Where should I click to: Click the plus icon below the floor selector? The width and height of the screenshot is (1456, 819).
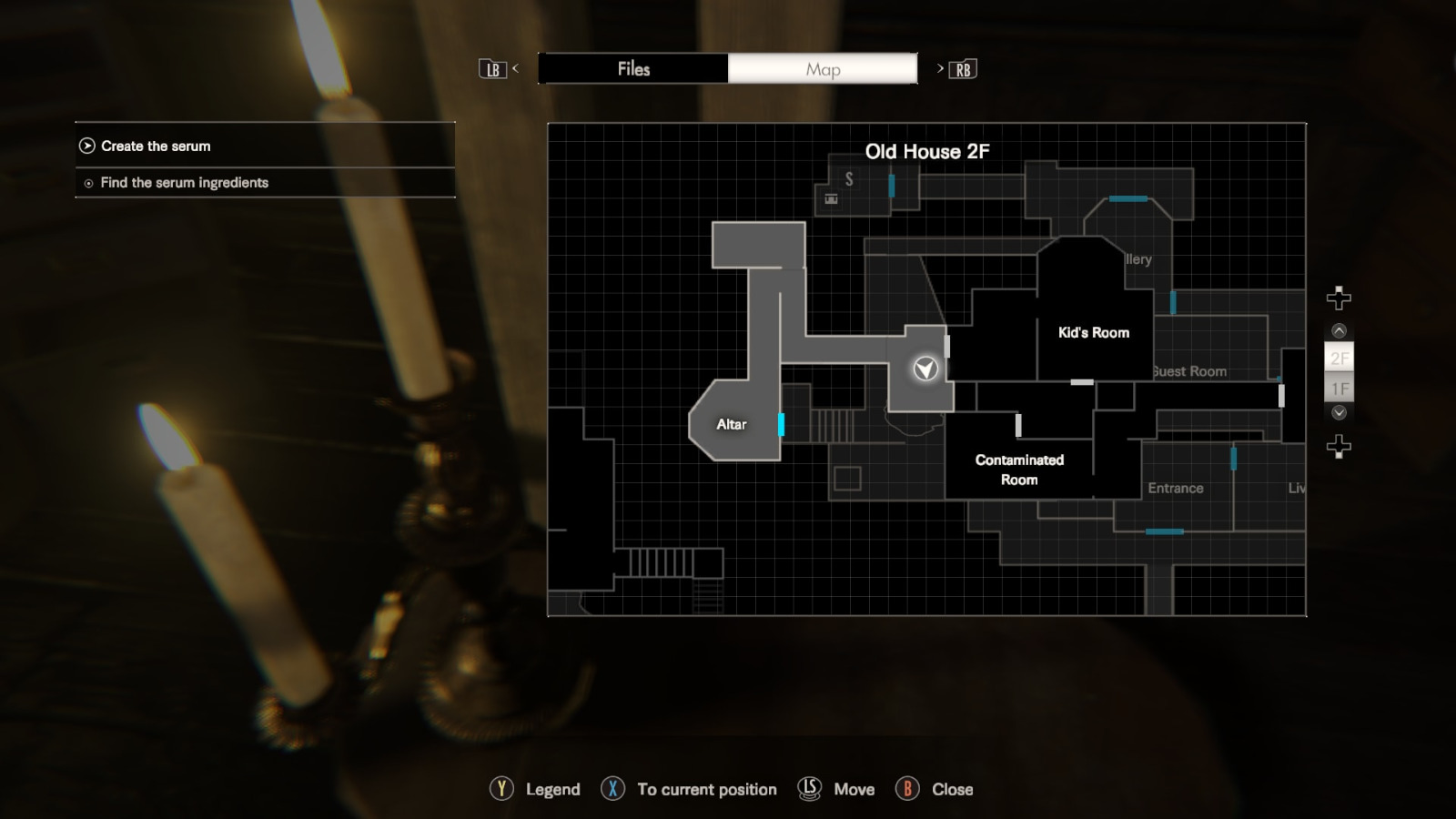1338,445
